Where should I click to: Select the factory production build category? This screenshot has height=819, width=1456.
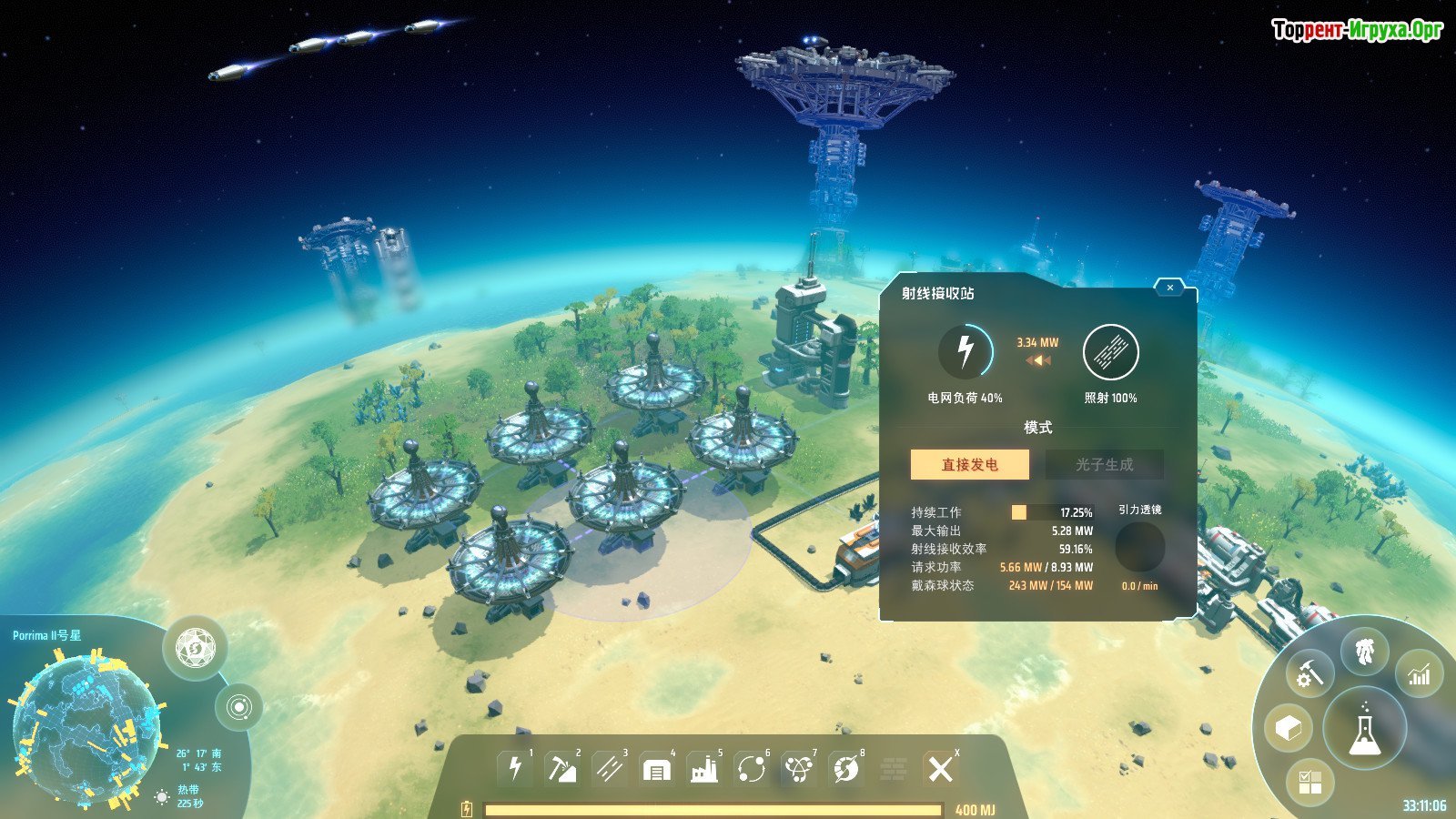(x=703, y=770)
